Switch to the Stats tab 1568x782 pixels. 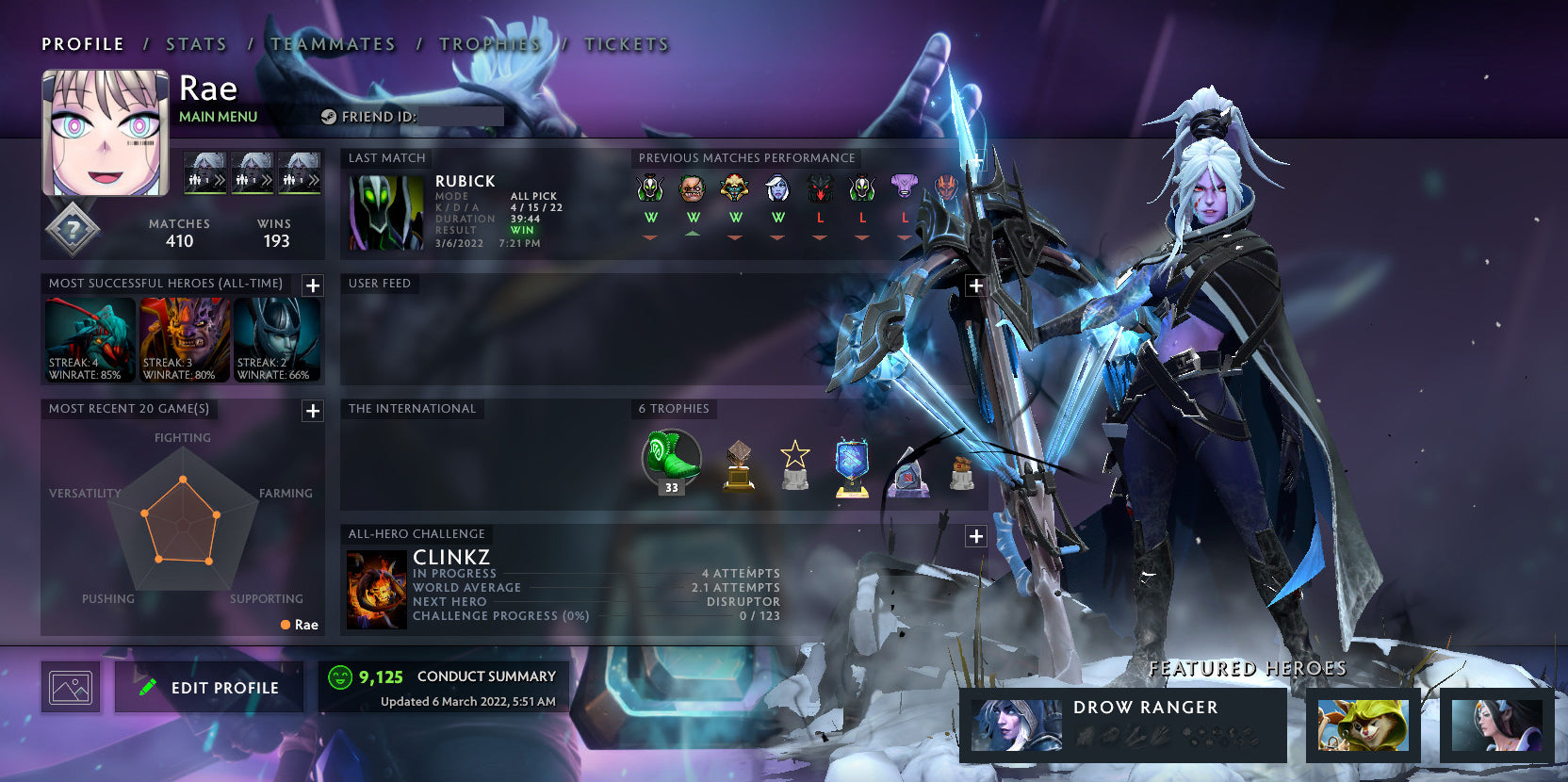coord(195,43)
